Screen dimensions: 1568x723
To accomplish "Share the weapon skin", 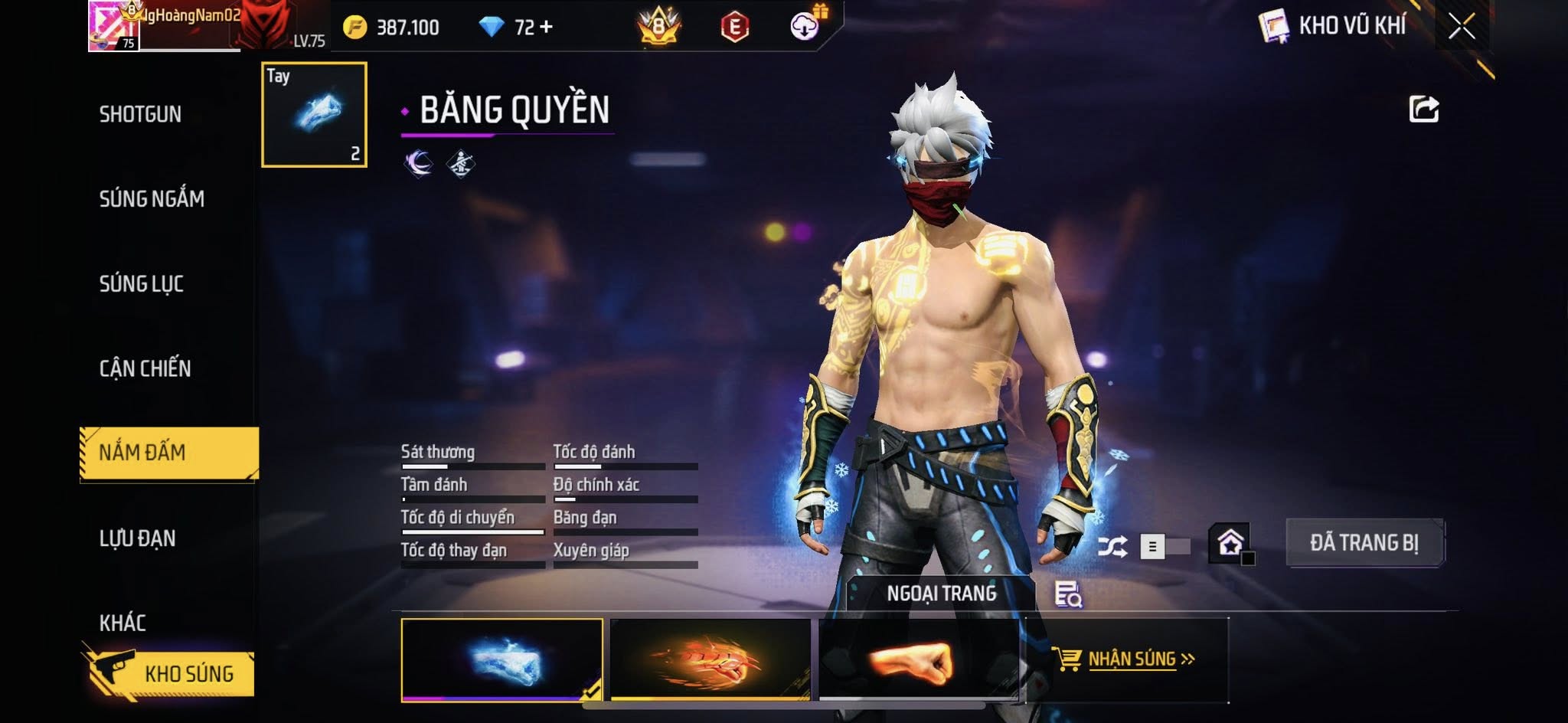I will coord(1423,110).
